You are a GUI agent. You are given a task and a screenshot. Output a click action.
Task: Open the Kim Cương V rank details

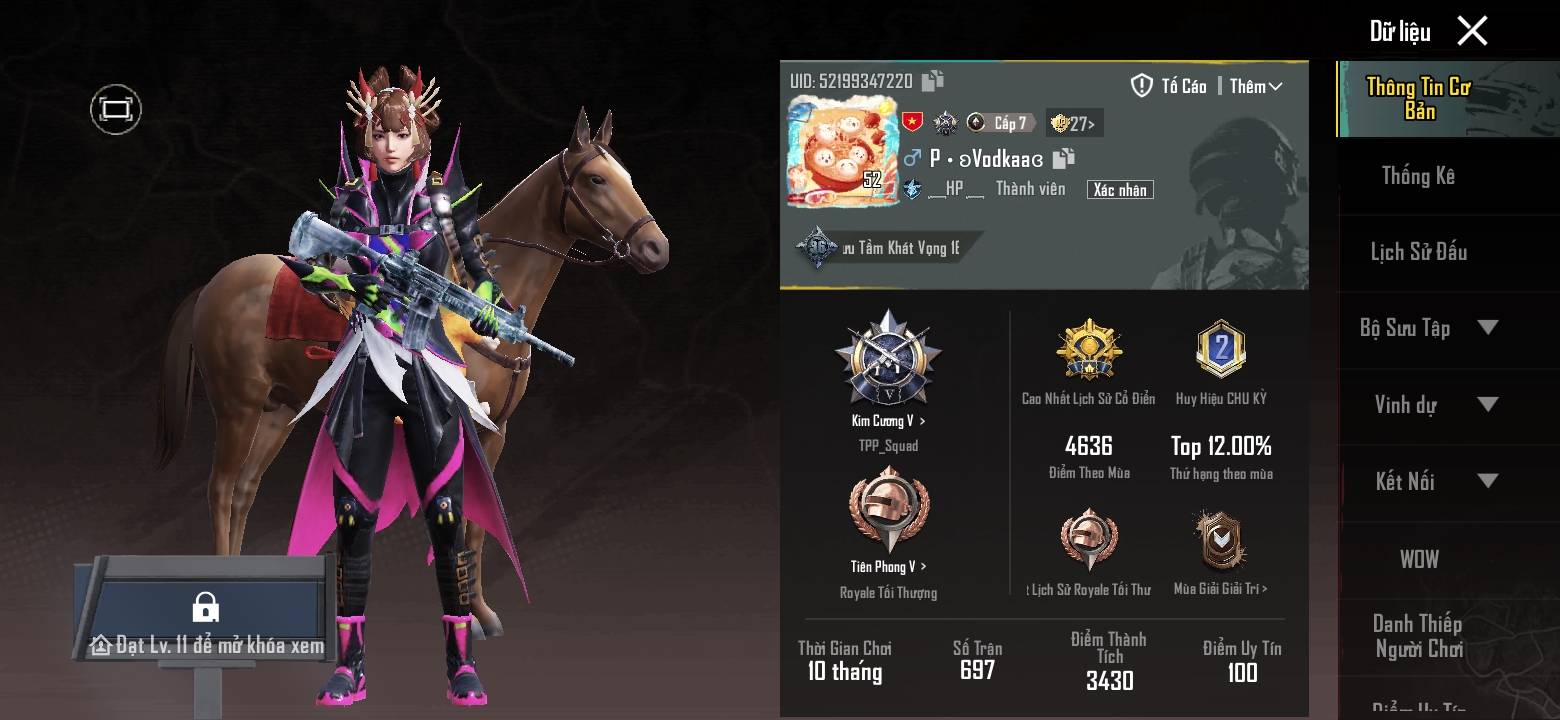coord(888,421)
